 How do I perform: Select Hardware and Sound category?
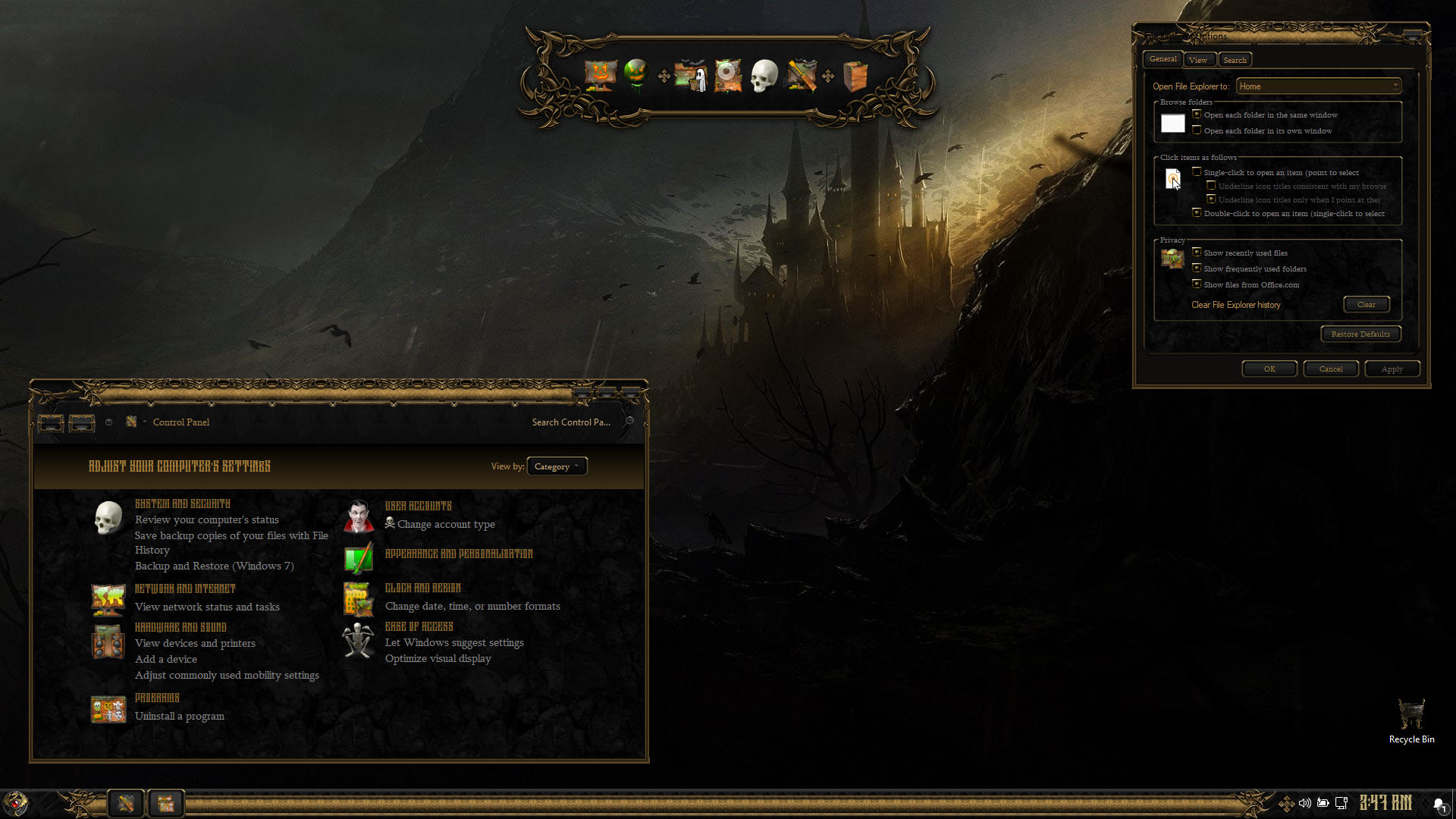[x=180, y=627]
